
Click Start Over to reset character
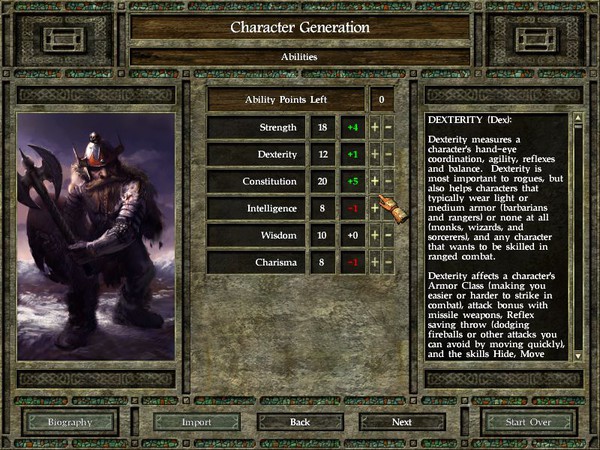coord(528,422)
